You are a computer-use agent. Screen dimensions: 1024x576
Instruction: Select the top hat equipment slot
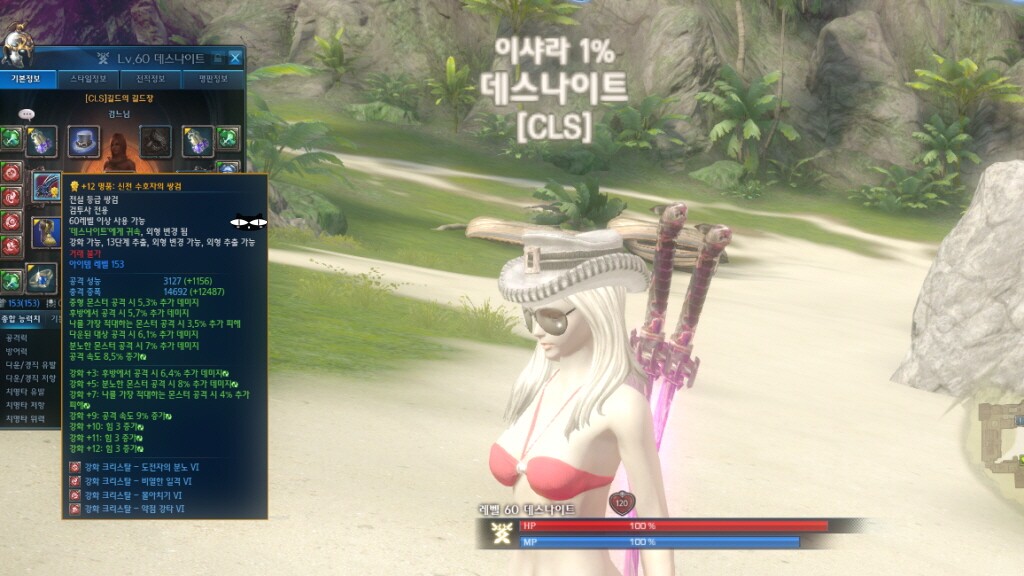84,141
